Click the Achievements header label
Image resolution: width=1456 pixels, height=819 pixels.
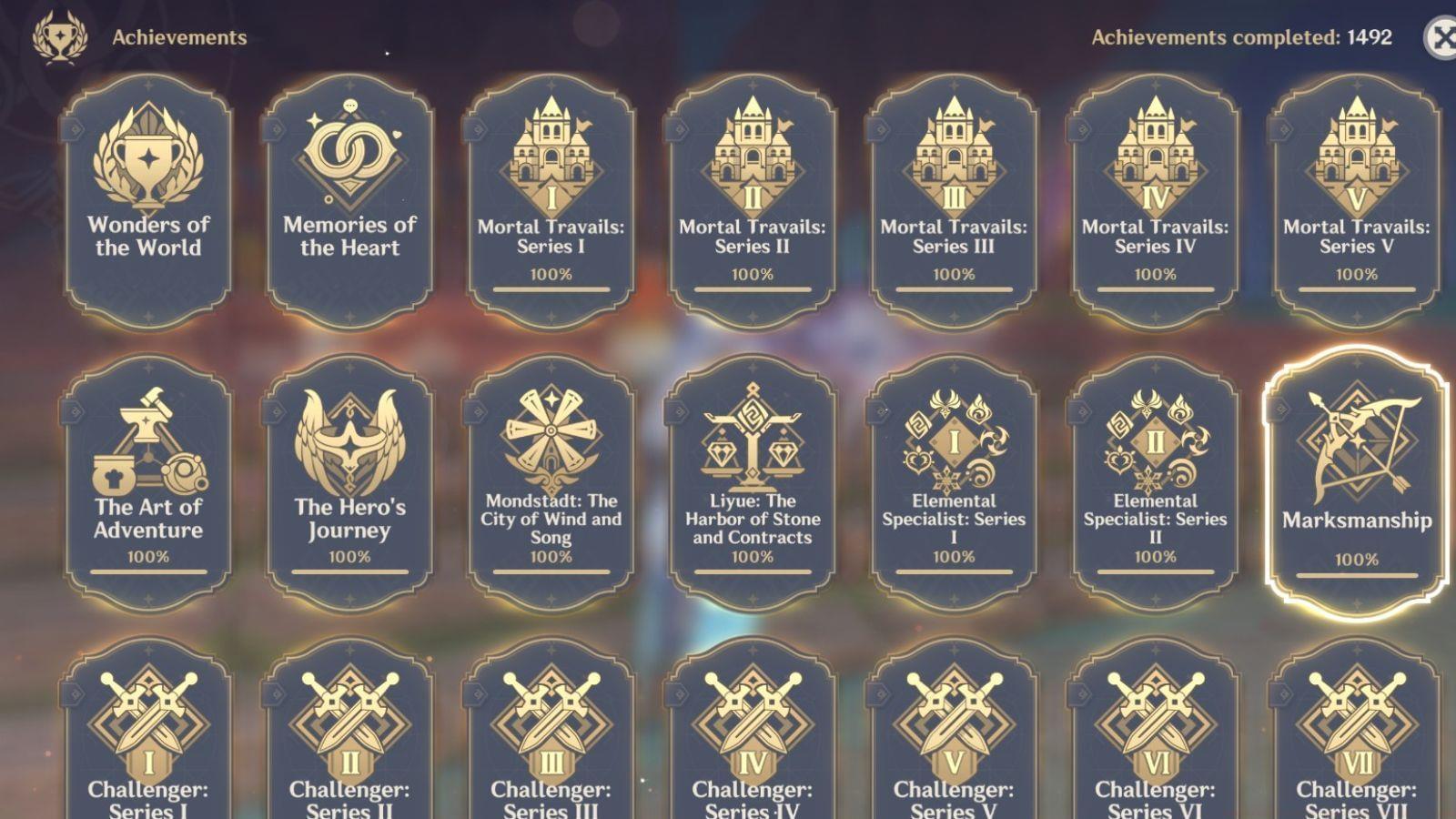[x=177, y=37]
